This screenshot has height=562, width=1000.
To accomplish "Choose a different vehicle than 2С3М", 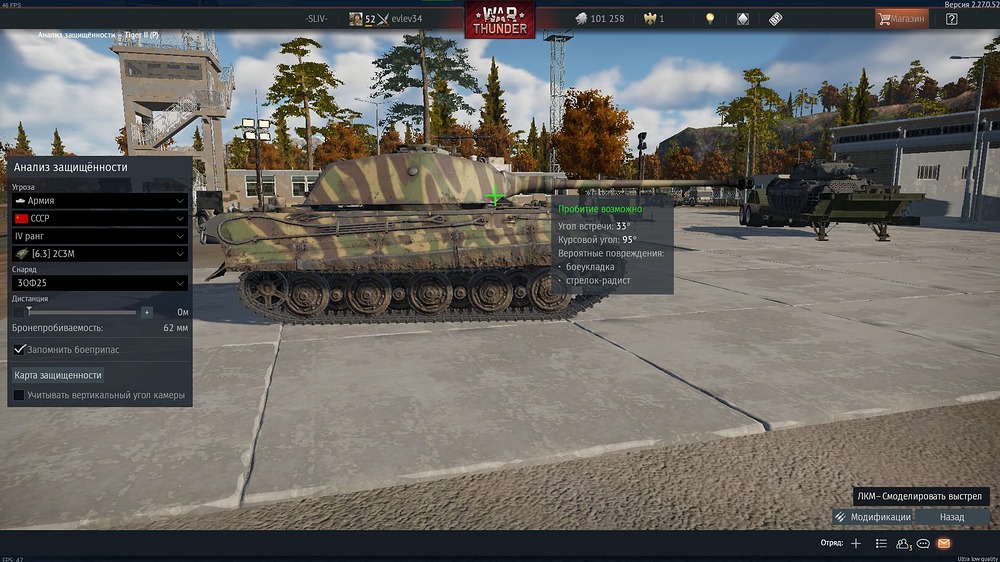I will click(x=99, y=254).
